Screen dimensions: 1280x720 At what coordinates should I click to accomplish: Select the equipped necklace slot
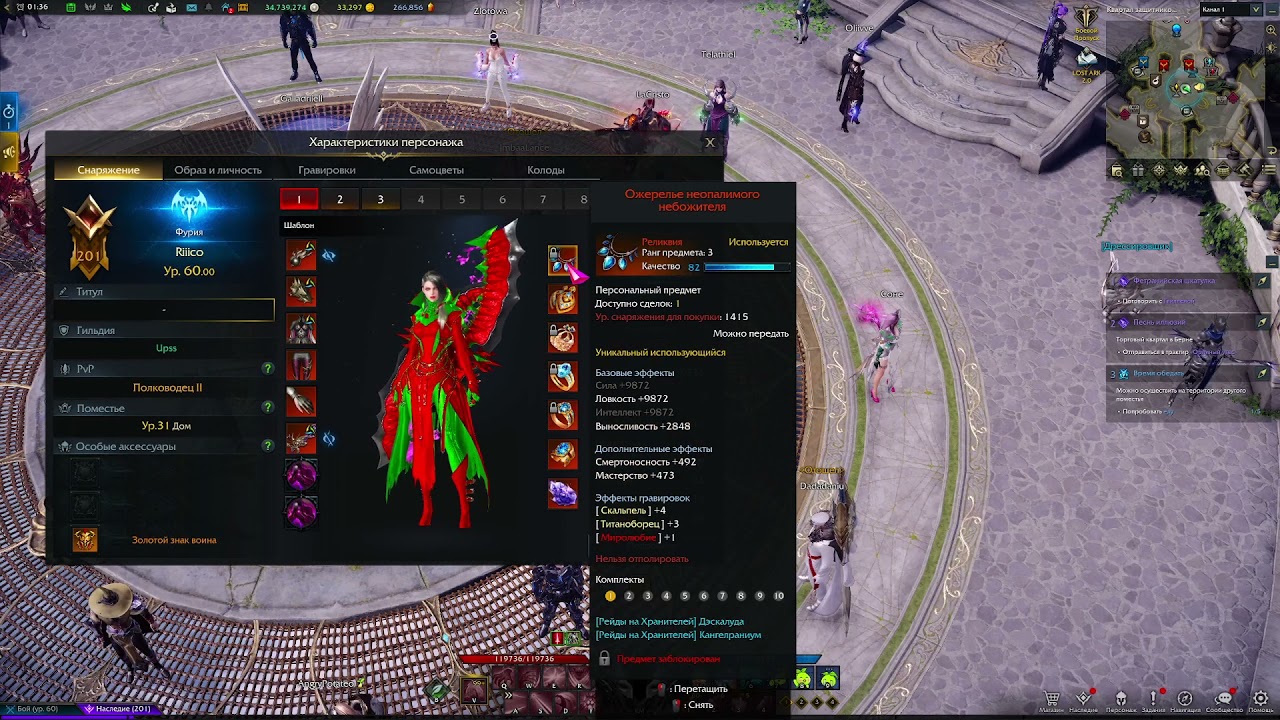562,260
